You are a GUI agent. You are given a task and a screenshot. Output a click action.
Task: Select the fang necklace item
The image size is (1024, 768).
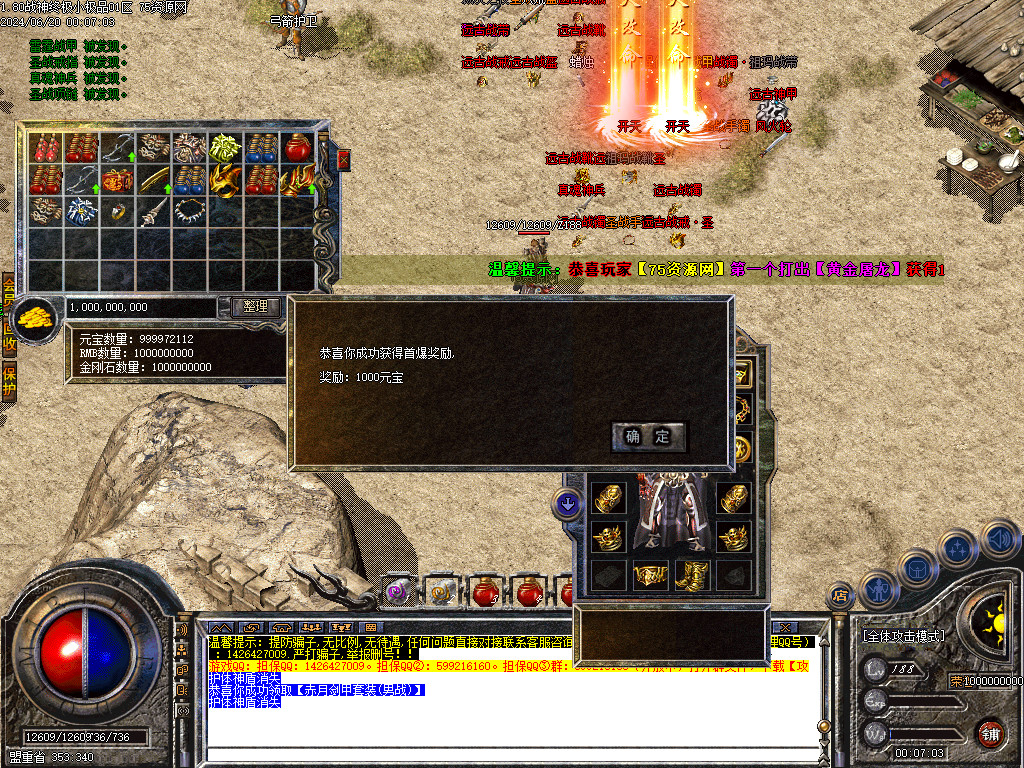pos(189,212)
